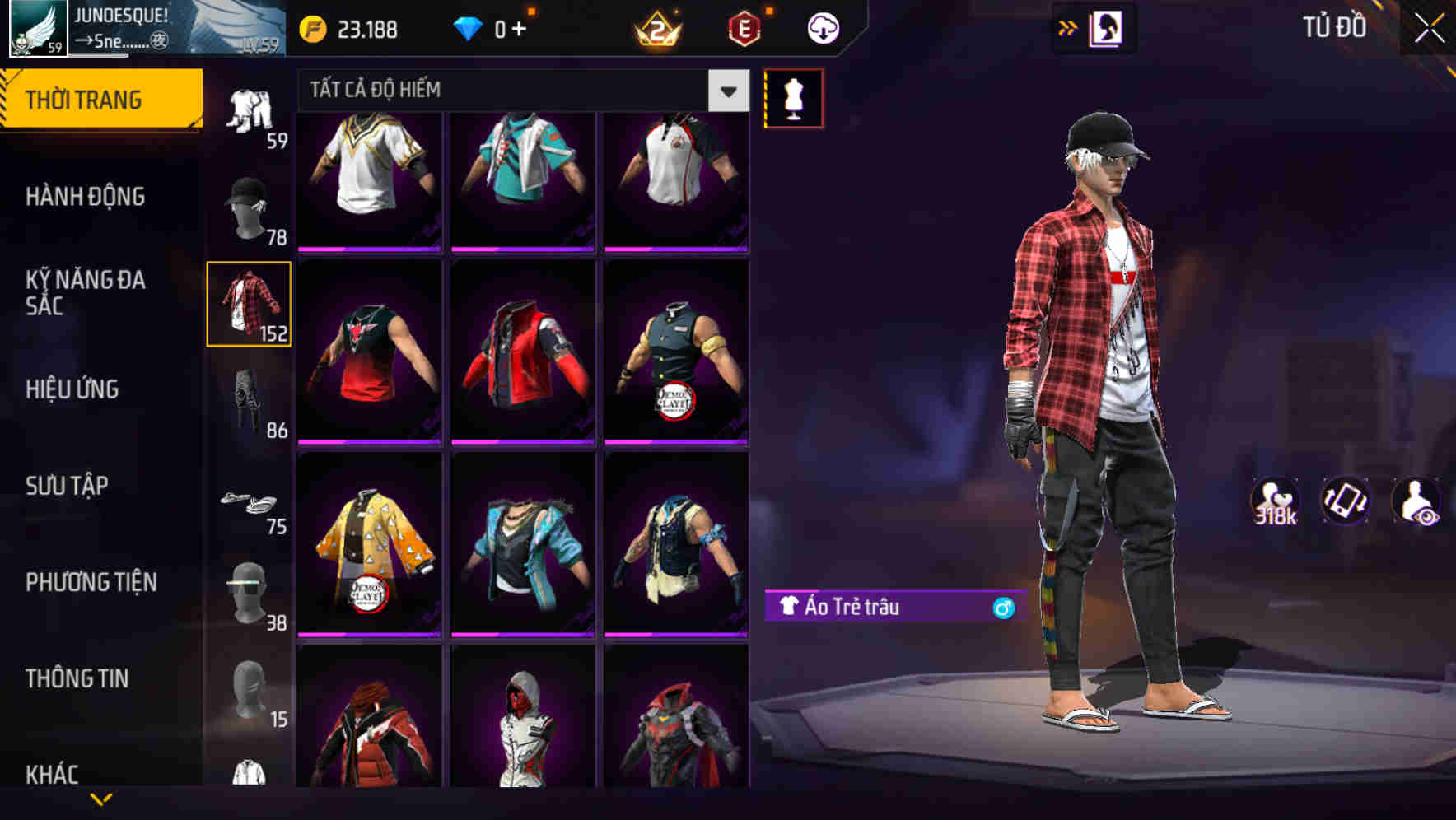
Task: Open the TẤT CẢ ĐỘ HIẾM rarity dropdown
Action: (511, 91)
